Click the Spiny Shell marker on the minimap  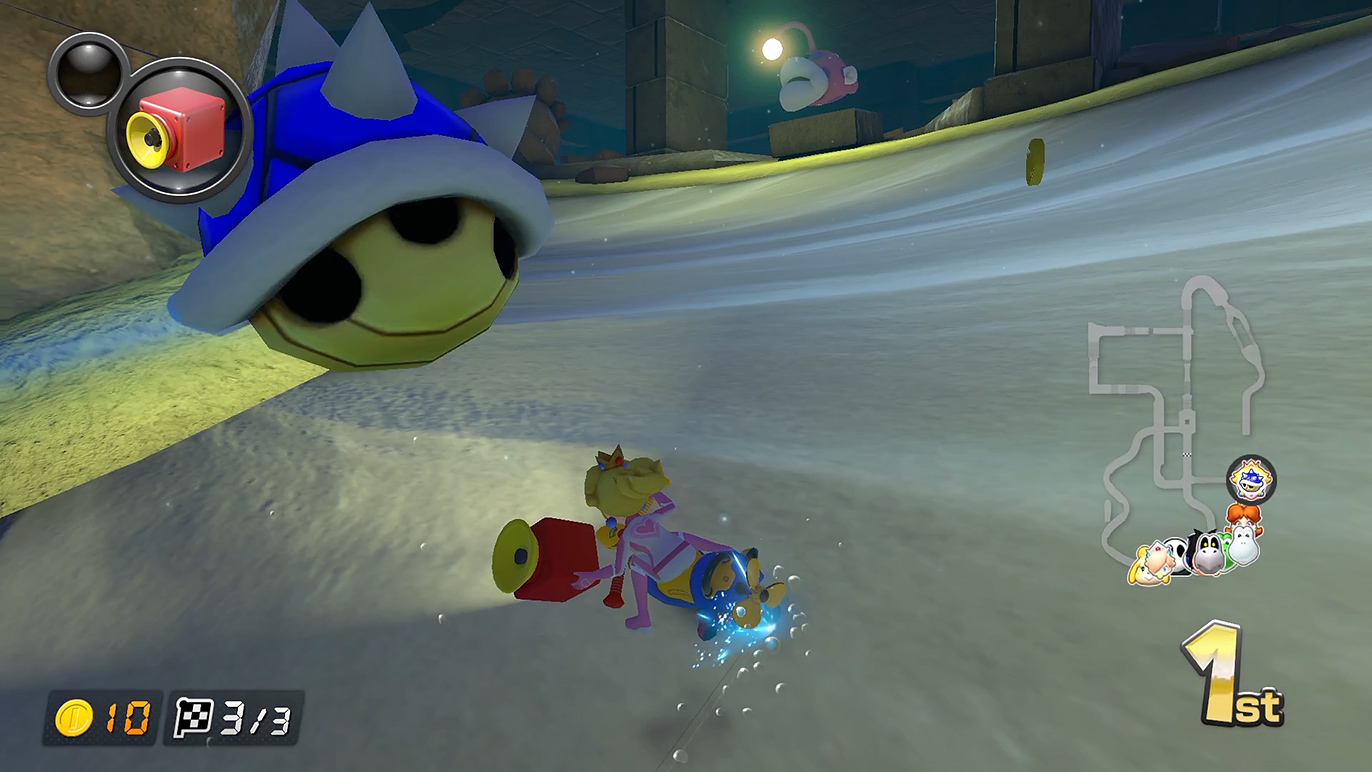[x=1251, y=480]
